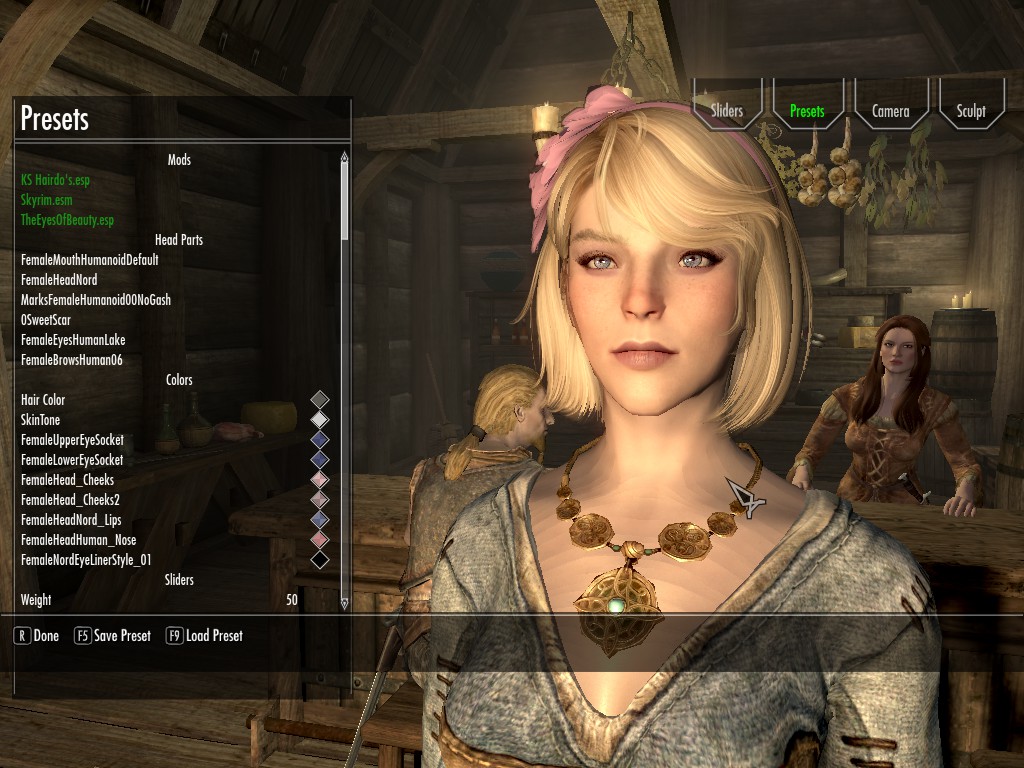Click the Hair Color swatch
1024x768 pixels.
[x=319, y=400]
